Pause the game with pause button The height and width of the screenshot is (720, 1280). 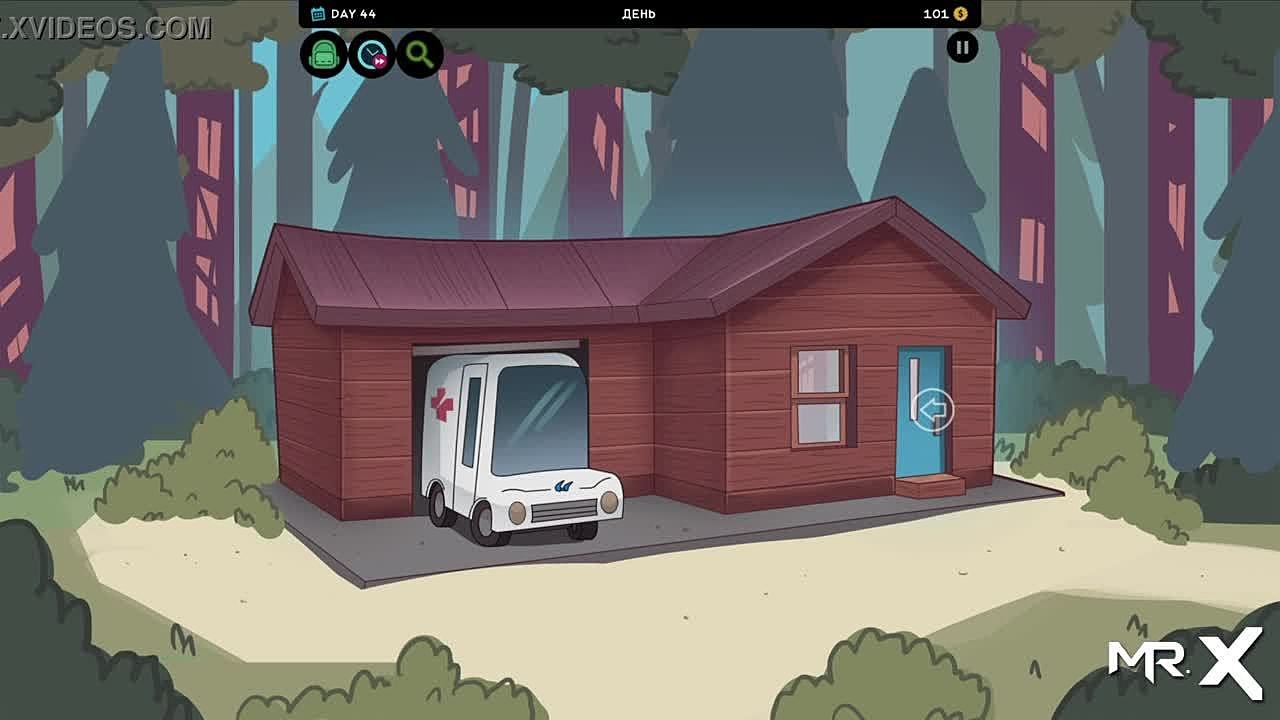pos(962,47)
